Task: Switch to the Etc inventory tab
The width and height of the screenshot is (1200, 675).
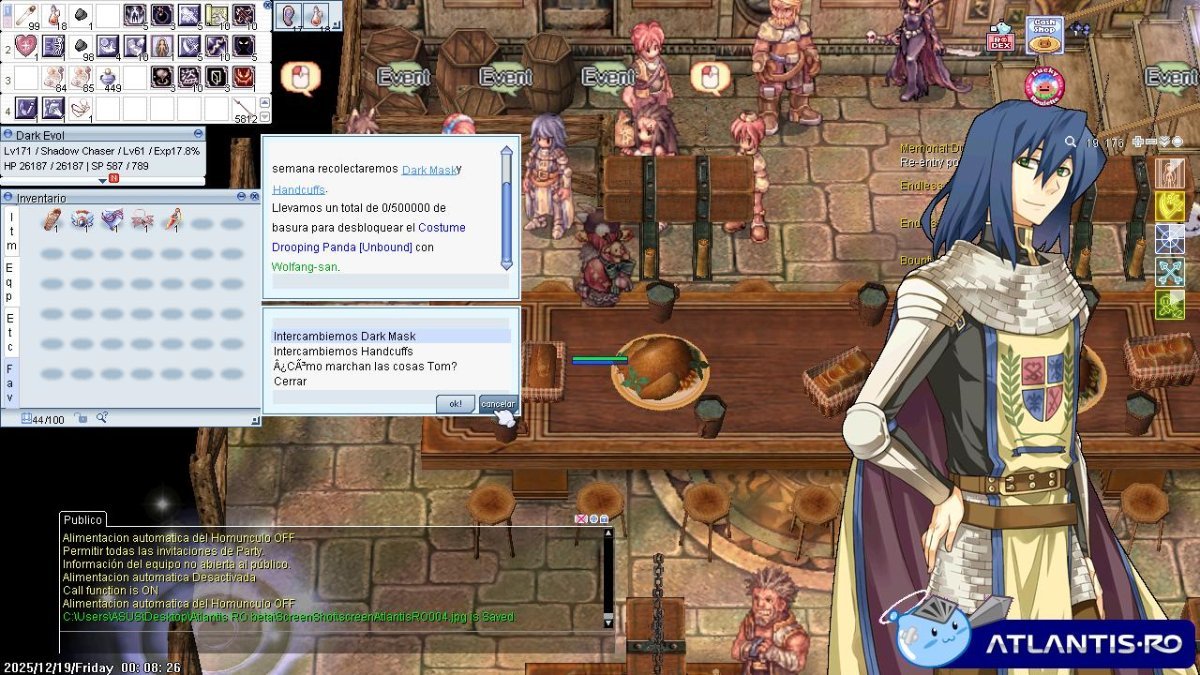Action: point(10,332)
